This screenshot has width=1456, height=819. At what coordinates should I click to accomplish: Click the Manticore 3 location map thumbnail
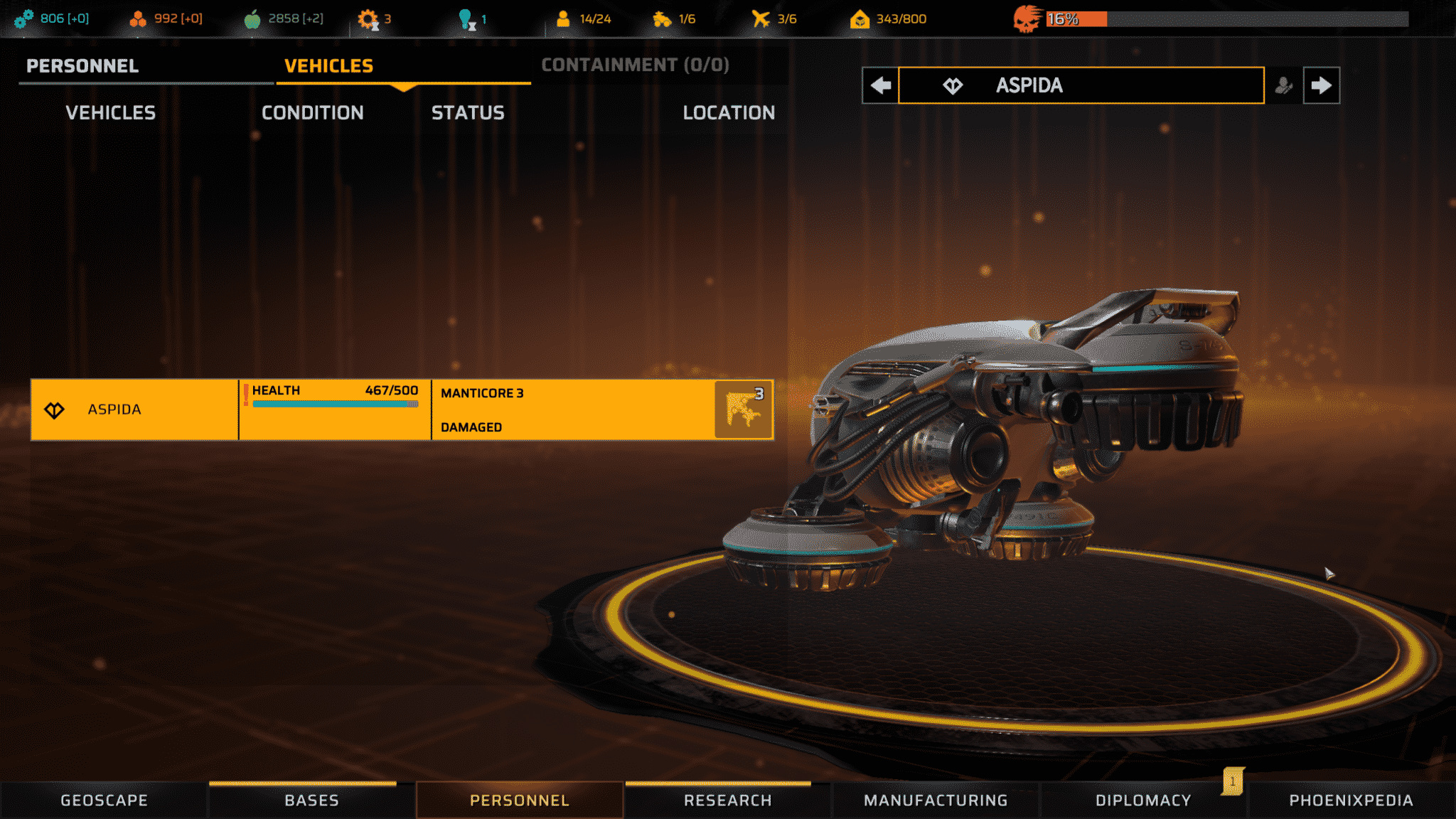tap(743, 409)
